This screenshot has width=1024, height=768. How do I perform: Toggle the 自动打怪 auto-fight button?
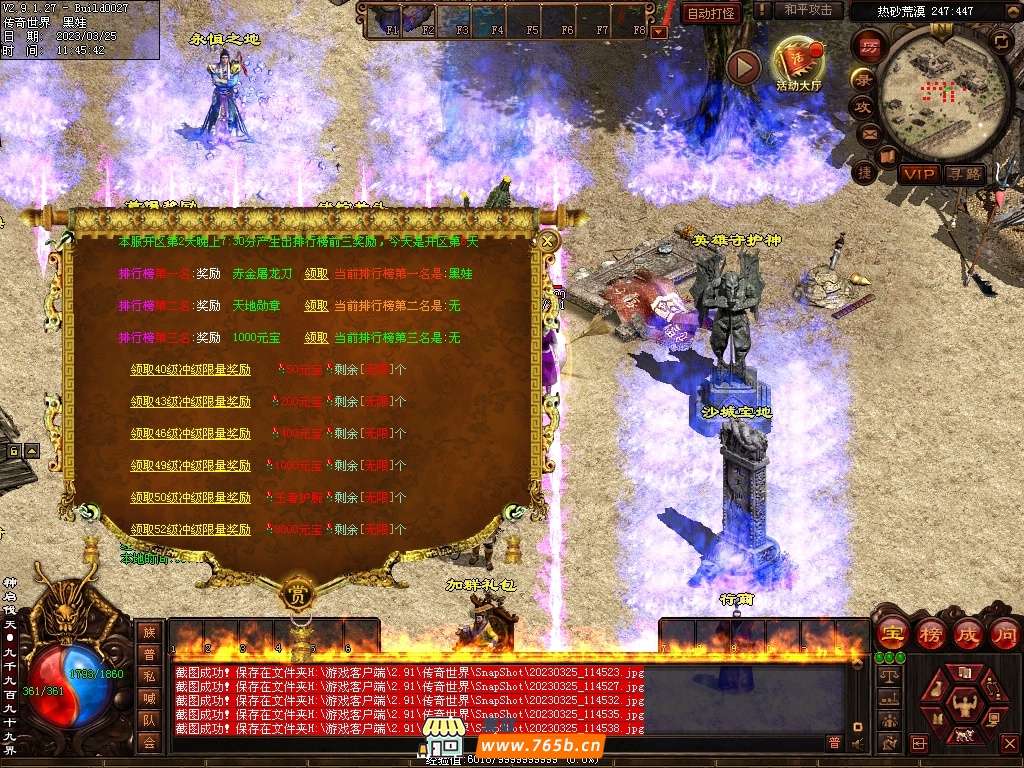(711, 13)
